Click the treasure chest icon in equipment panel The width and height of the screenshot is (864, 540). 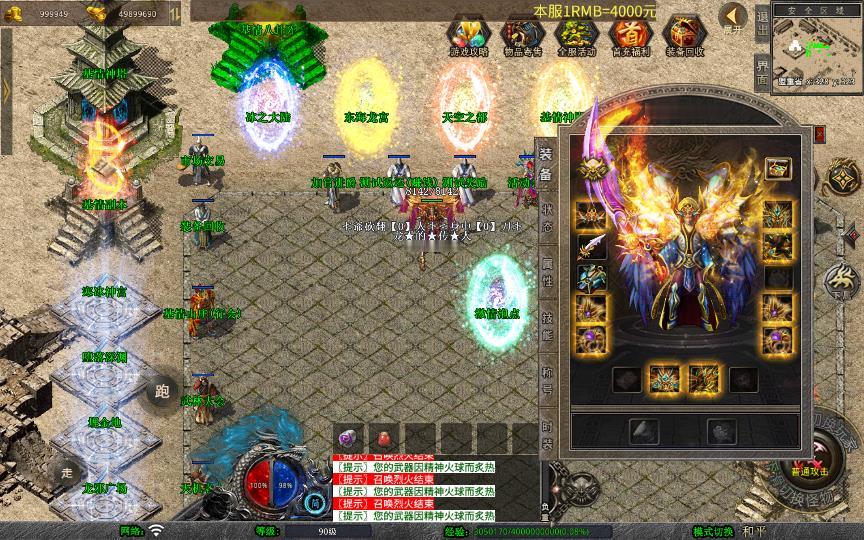click(x=779, y=169)
